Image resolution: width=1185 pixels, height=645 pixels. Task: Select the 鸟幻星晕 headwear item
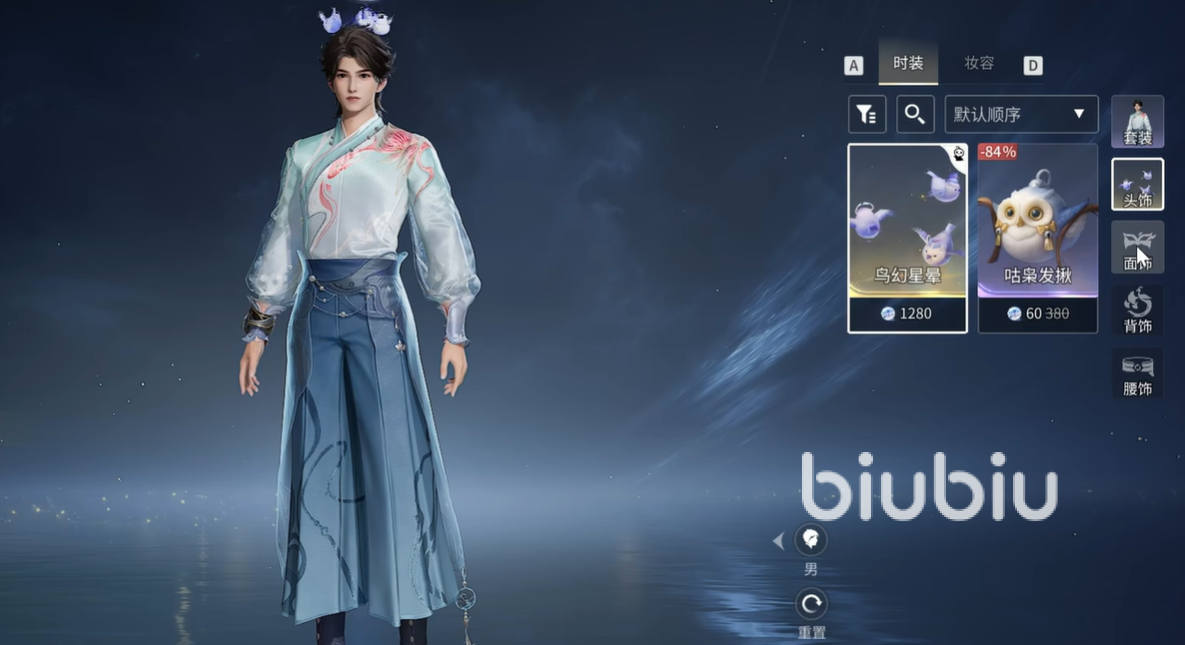click(x=907, y=238)
